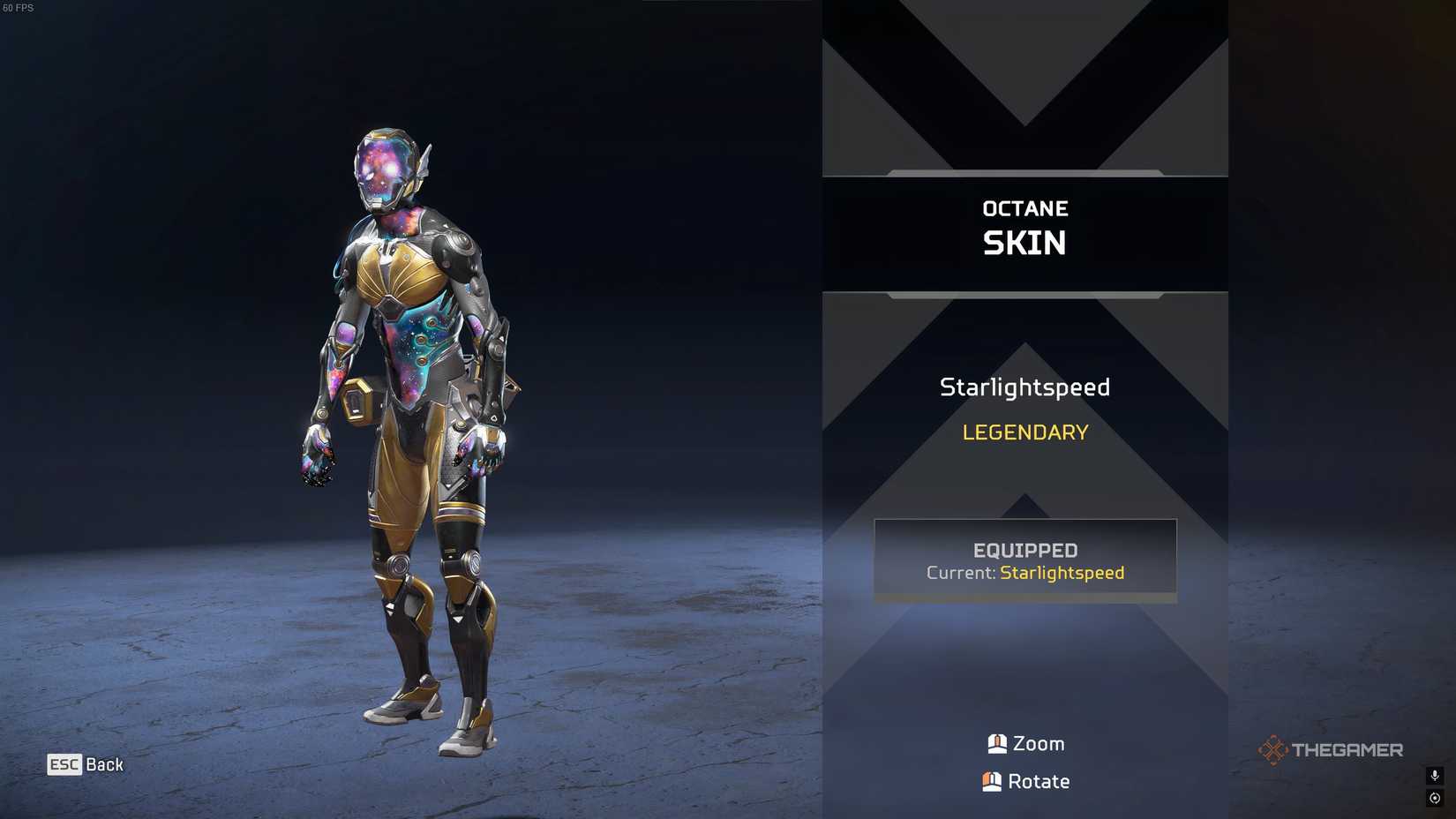Open the OCTANE legend menu heading

[1024, 208]
